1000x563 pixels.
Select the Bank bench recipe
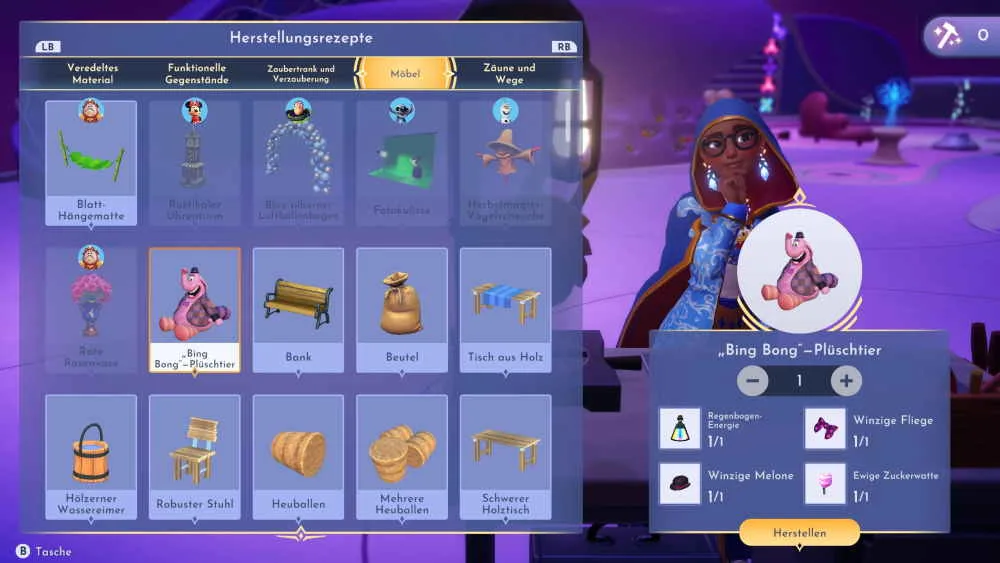(298, 308)
